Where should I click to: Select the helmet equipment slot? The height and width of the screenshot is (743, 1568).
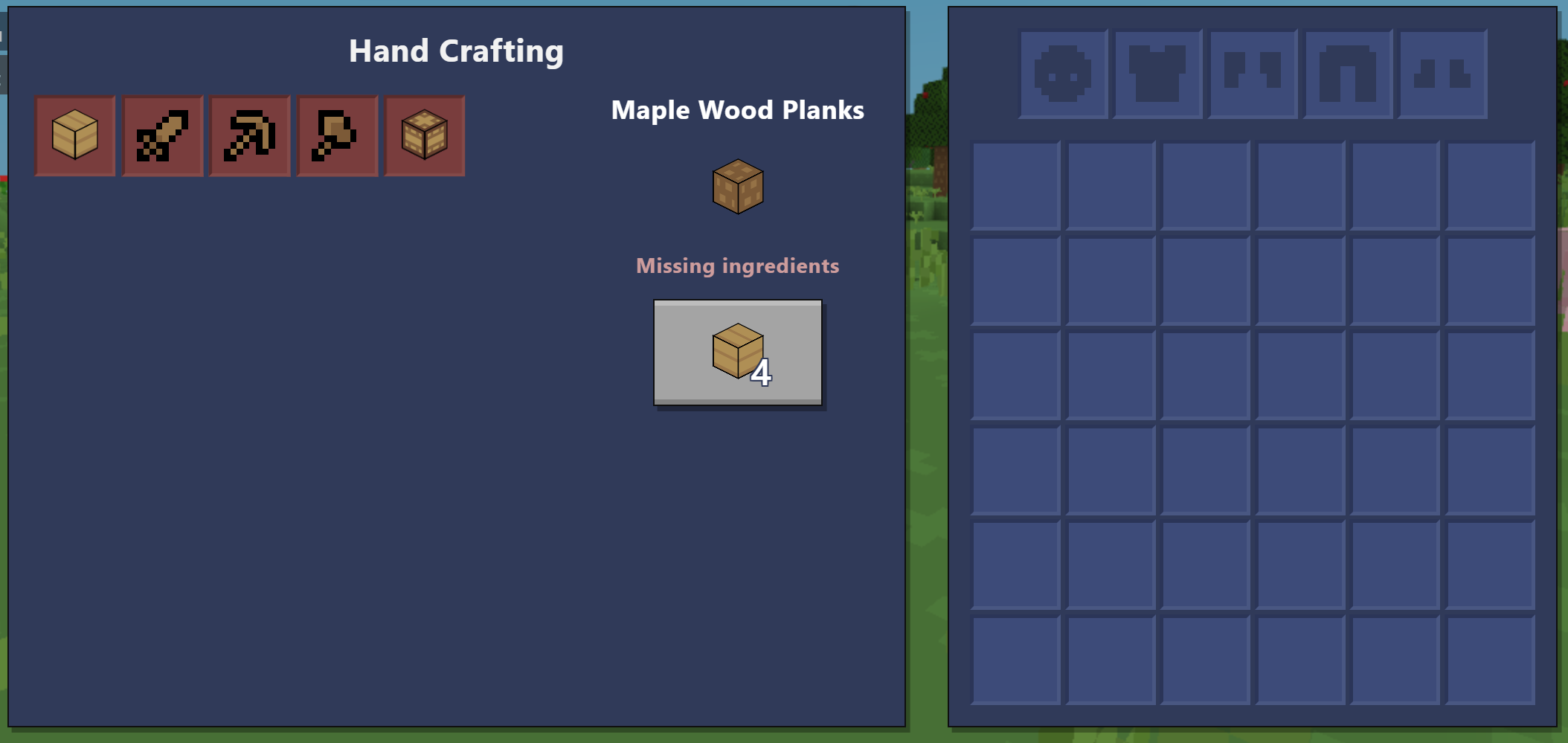click(1063, 74)
